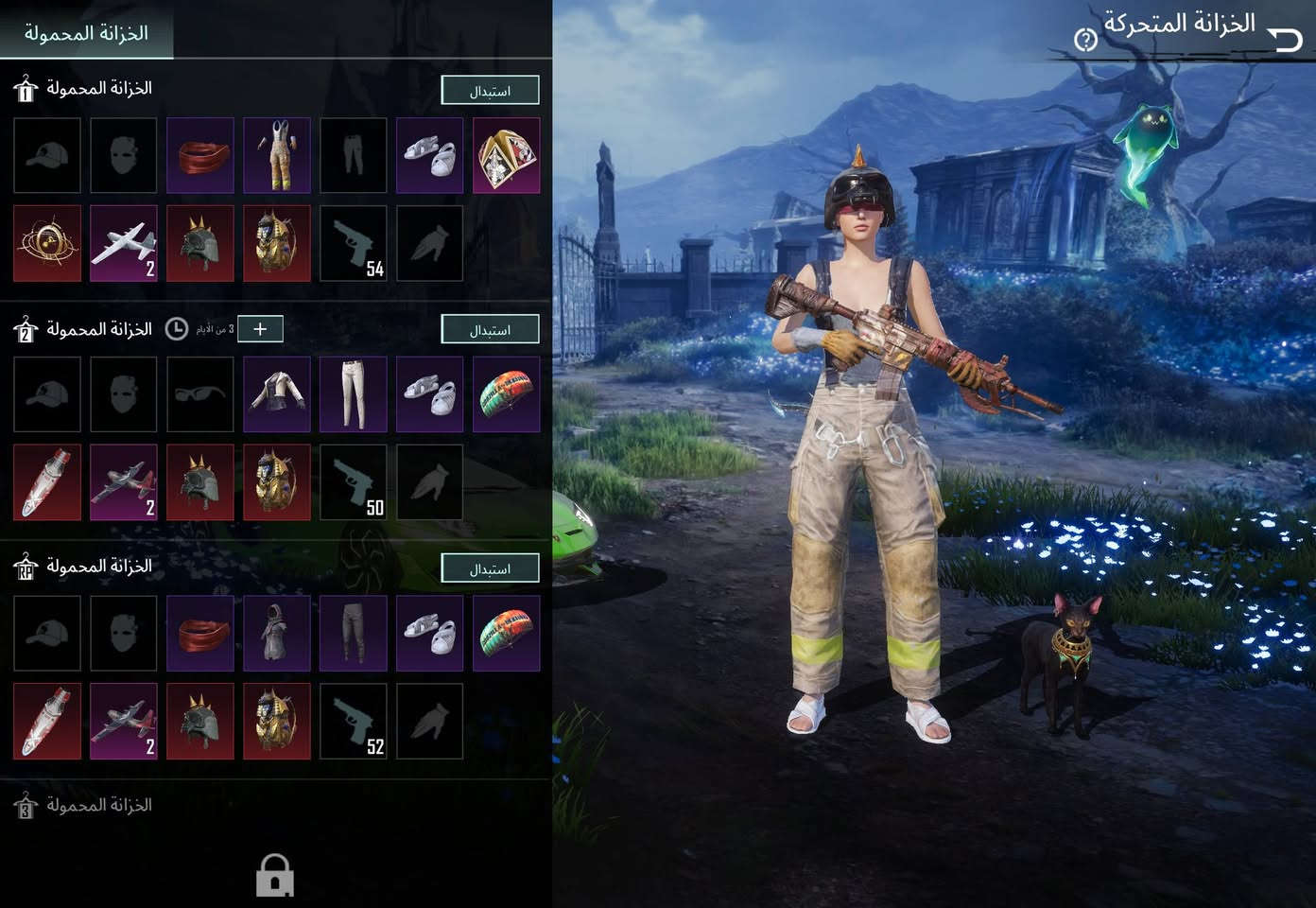Open the pistol slot showing 52
The height and width of the screenshot is (908, 1316).
(x=354, y=721)
